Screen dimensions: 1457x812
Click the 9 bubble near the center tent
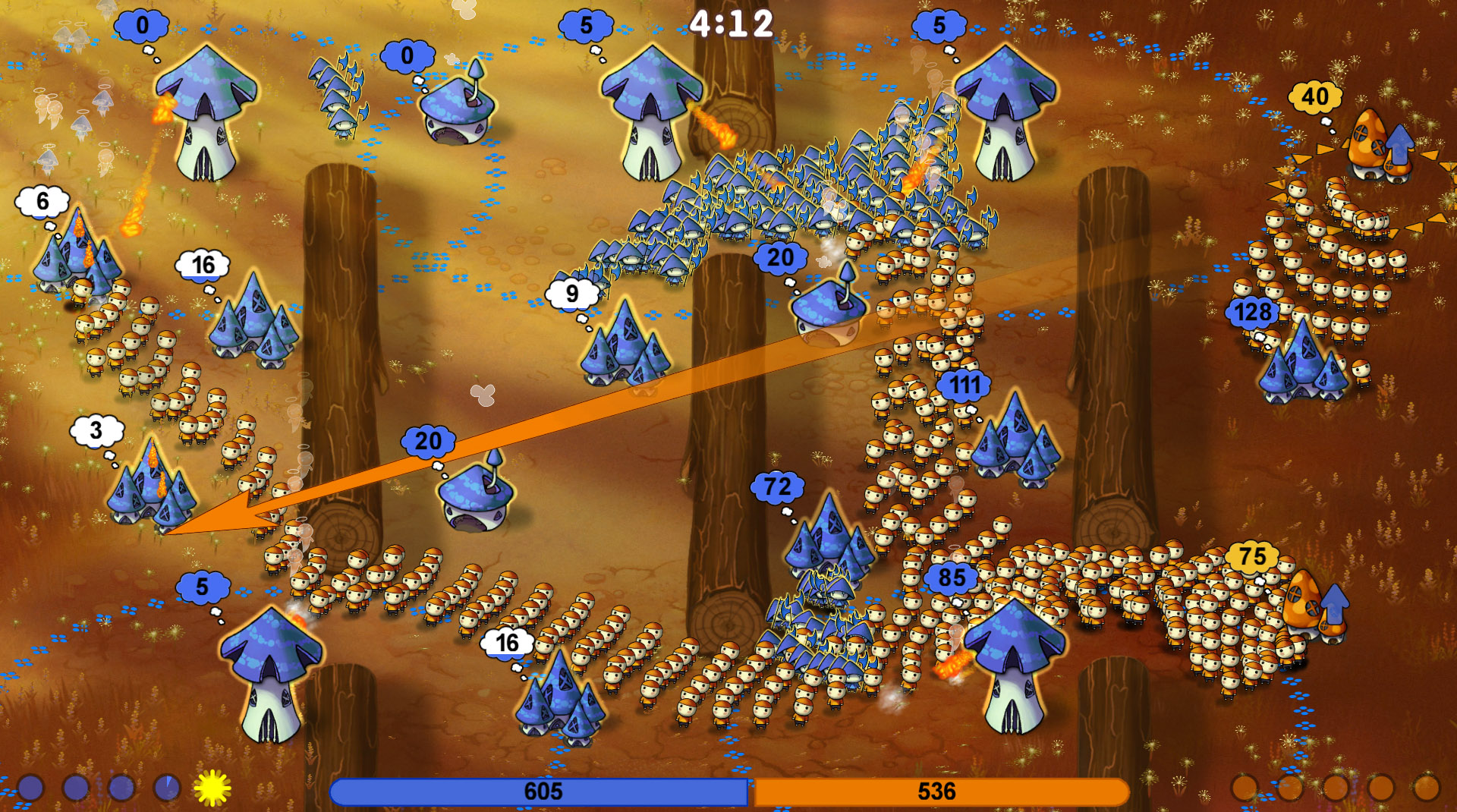click(x=573, y=294)
